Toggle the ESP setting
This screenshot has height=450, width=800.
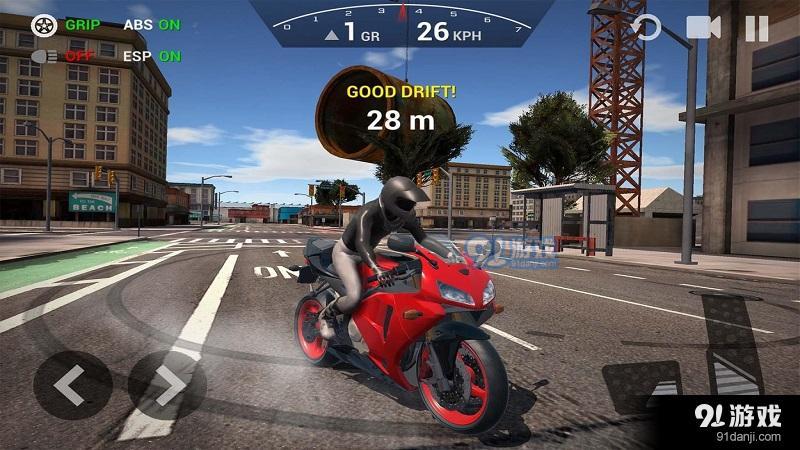[x=152, y=56]
